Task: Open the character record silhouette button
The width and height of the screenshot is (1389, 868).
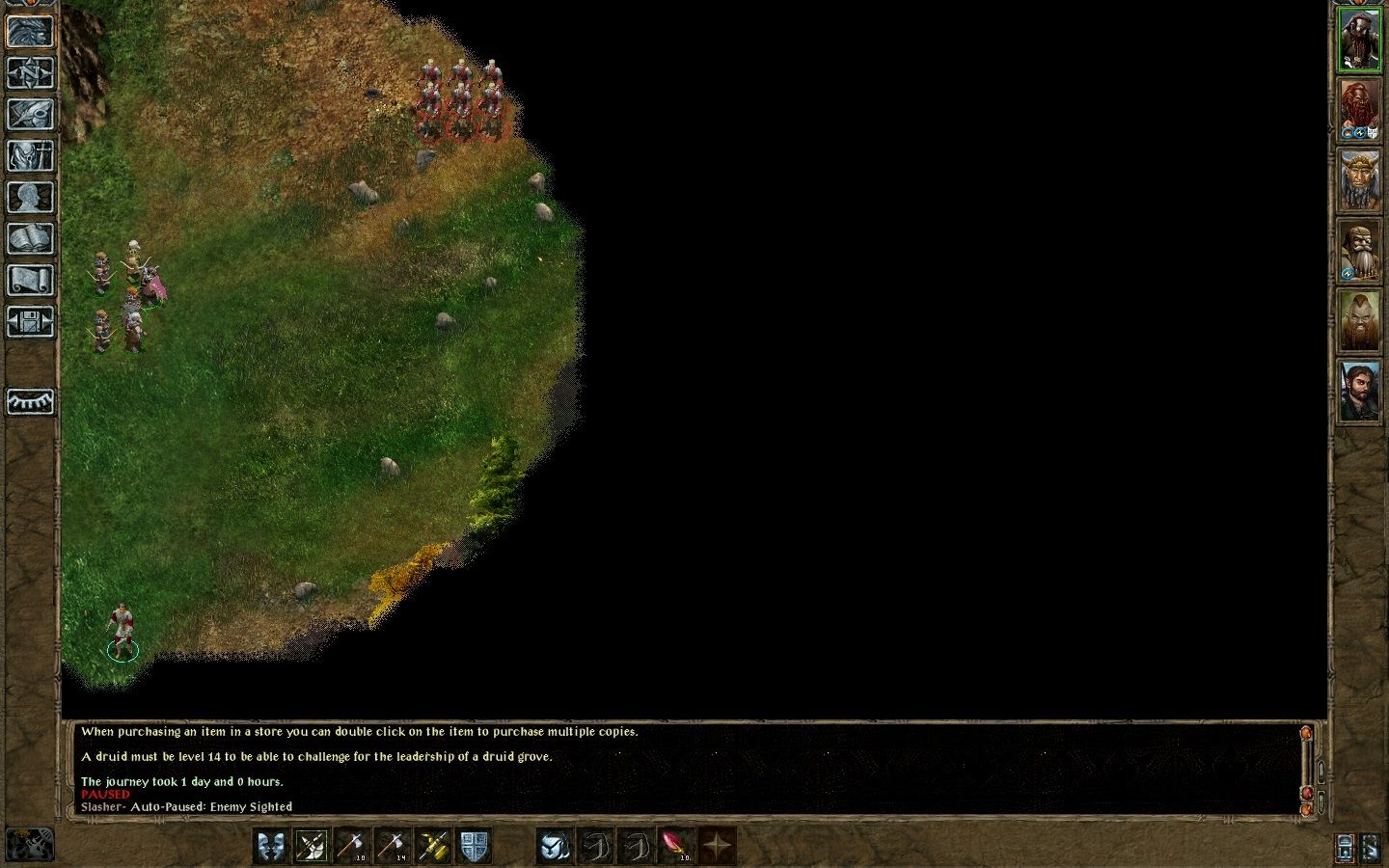Action: click(31, 197)
